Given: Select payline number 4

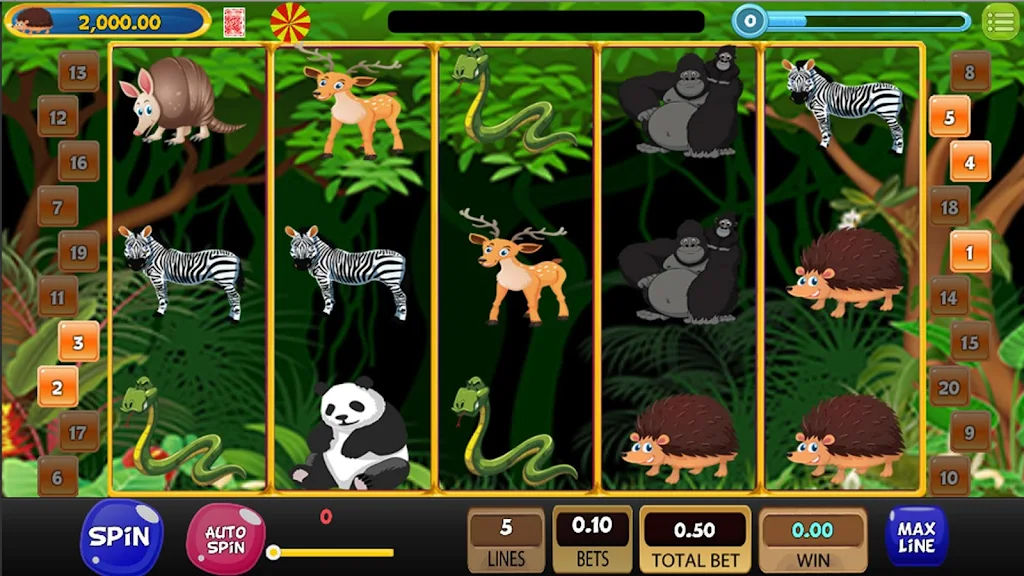Looking at the screenshot, I should pos(969,161).
